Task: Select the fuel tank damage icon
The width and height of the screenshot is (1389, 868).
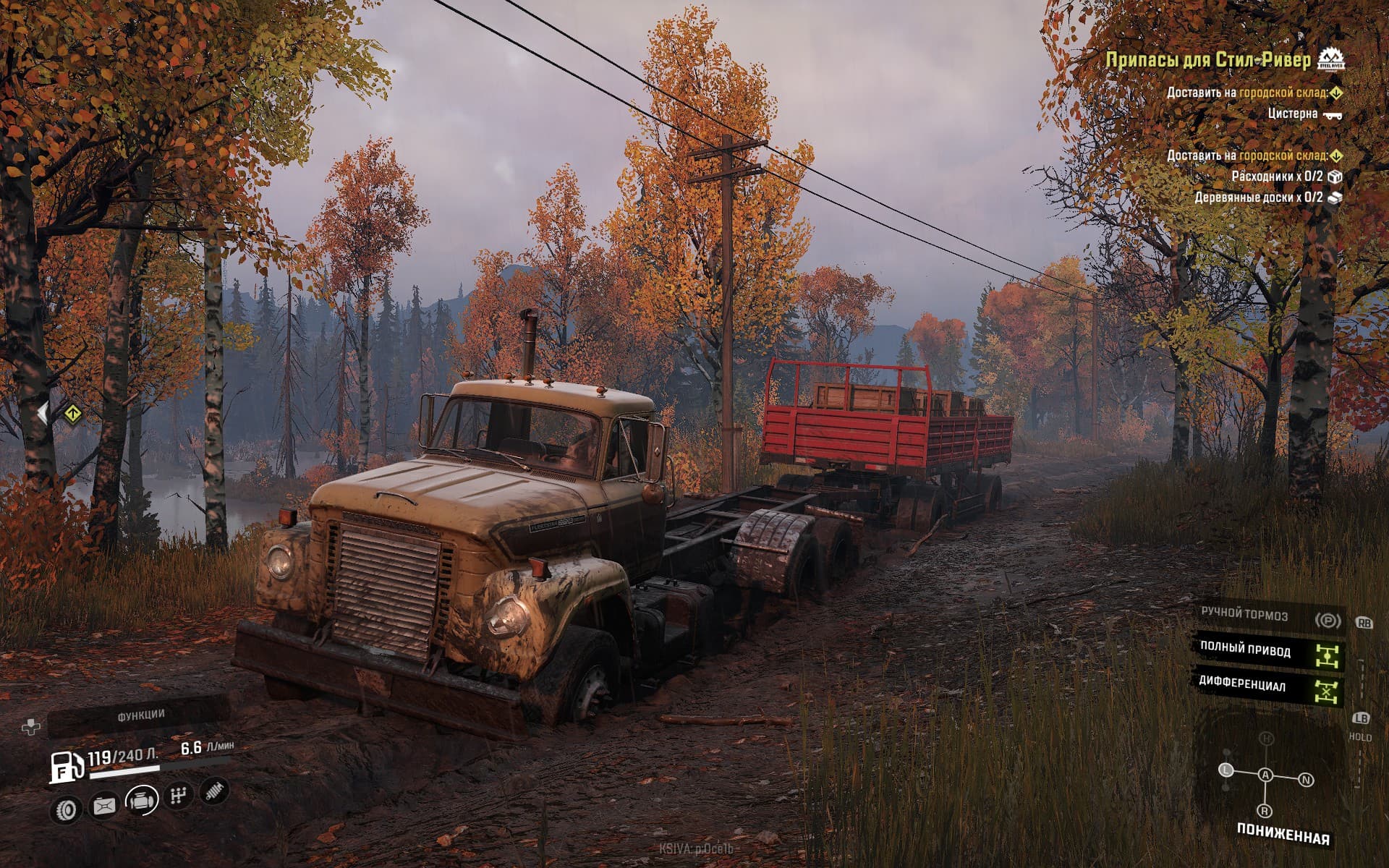Action: (104, 806)
